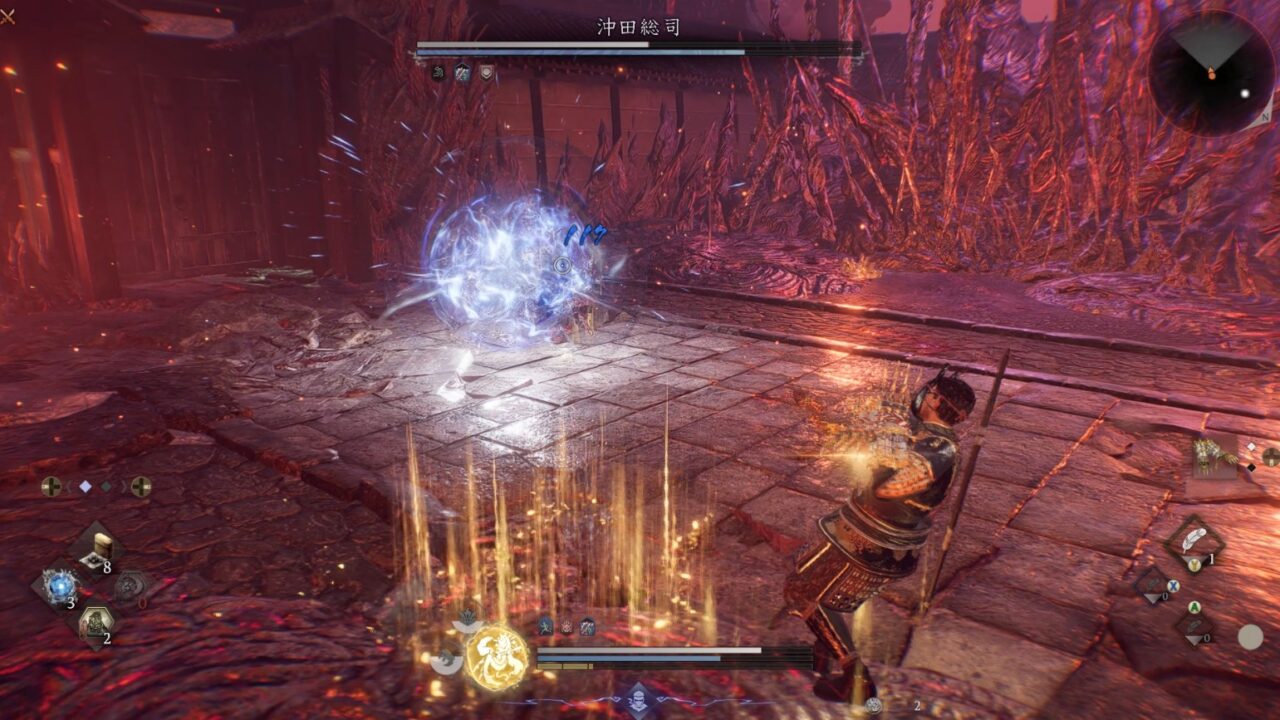This screenshot has height=720, width=1280.
Task: Select the stone statue talisman slot
Action: [x=96, y=624]
